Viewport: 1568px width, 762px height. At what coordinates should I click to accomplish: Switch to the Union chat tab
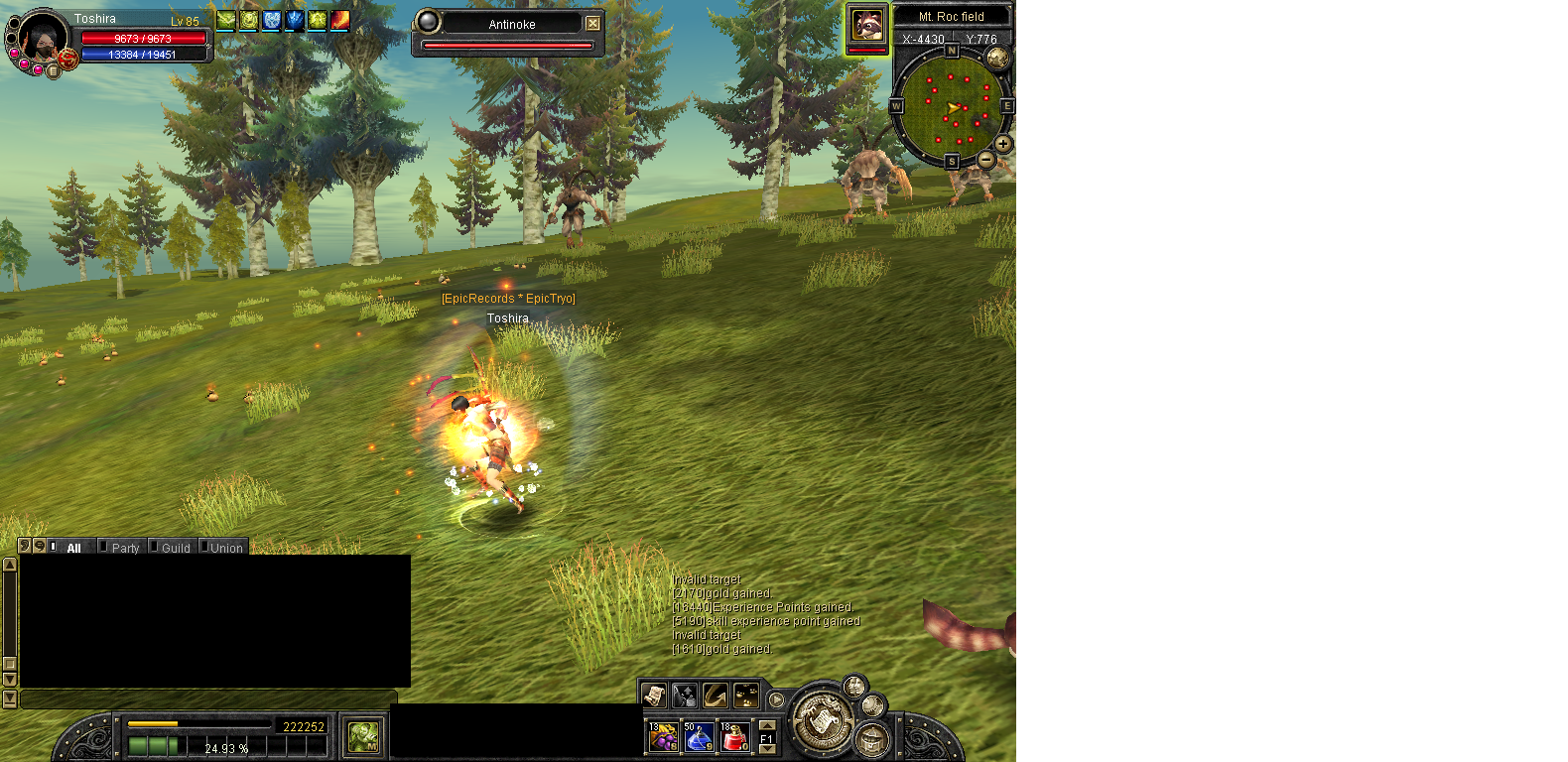tap(226, 548)
